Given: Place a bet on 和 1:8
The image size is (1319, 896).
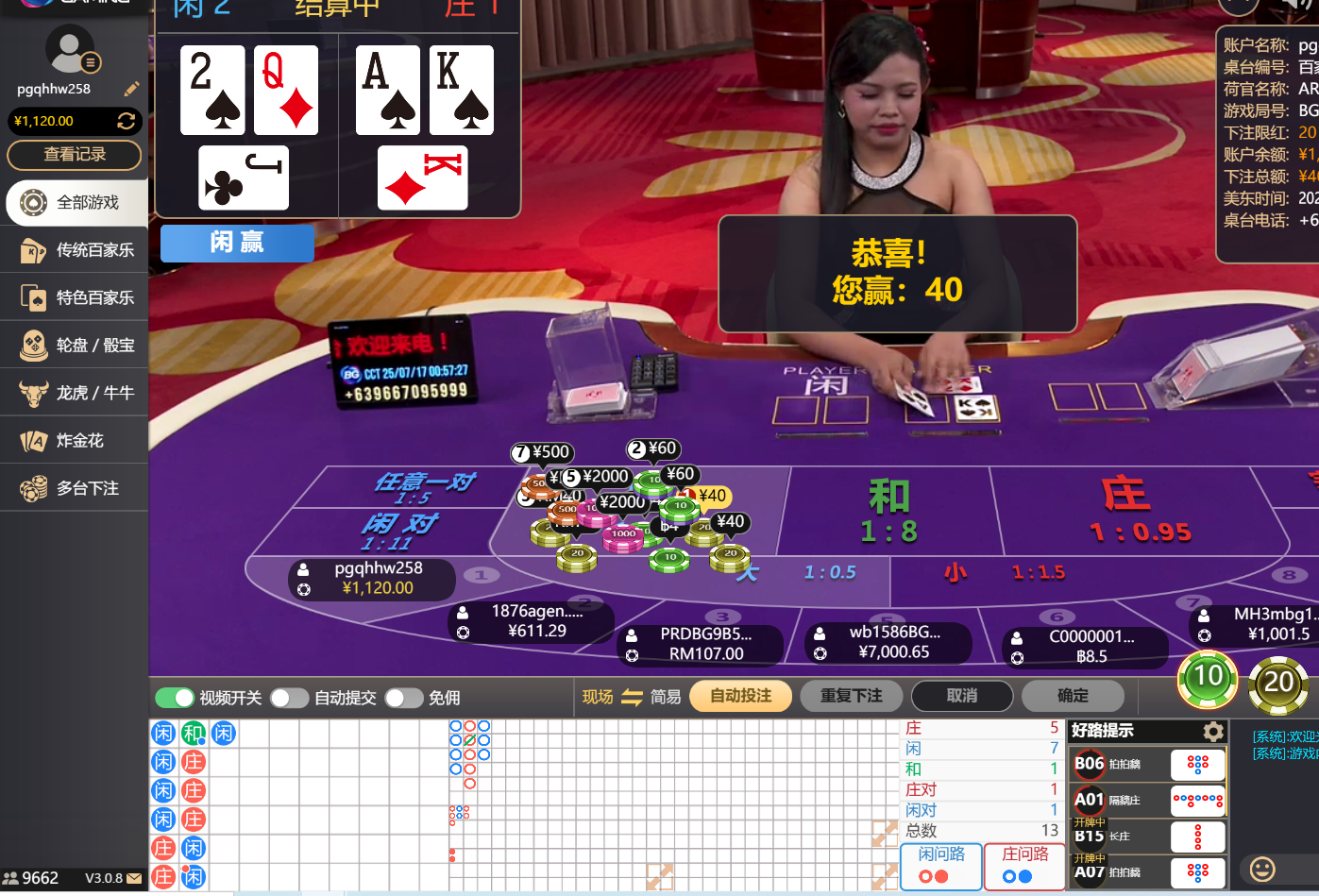Looking at the screenshot, I should tap(888, 510).
